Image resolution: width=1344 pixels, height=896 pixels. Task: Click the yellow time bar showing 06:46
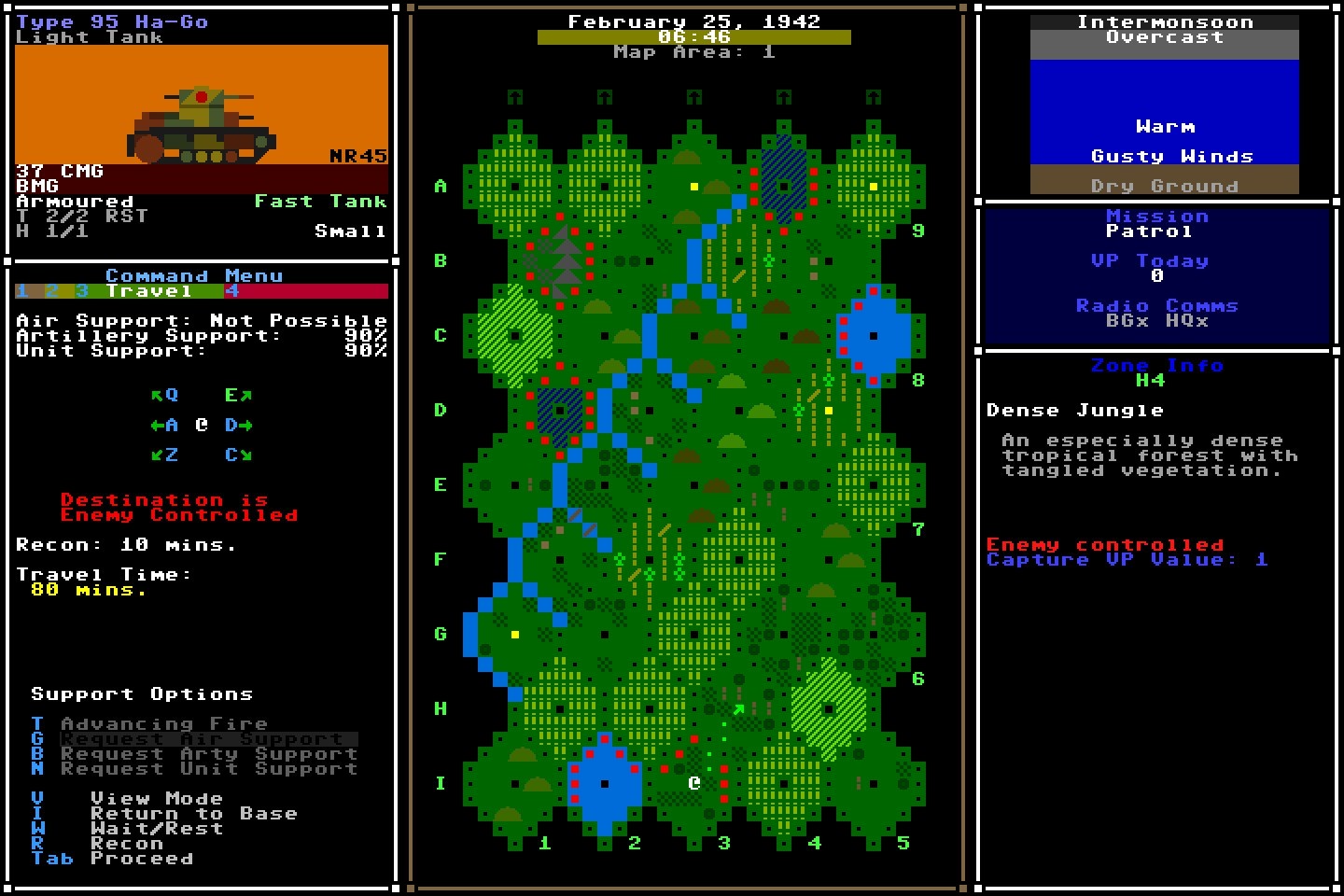coord(694,37)
